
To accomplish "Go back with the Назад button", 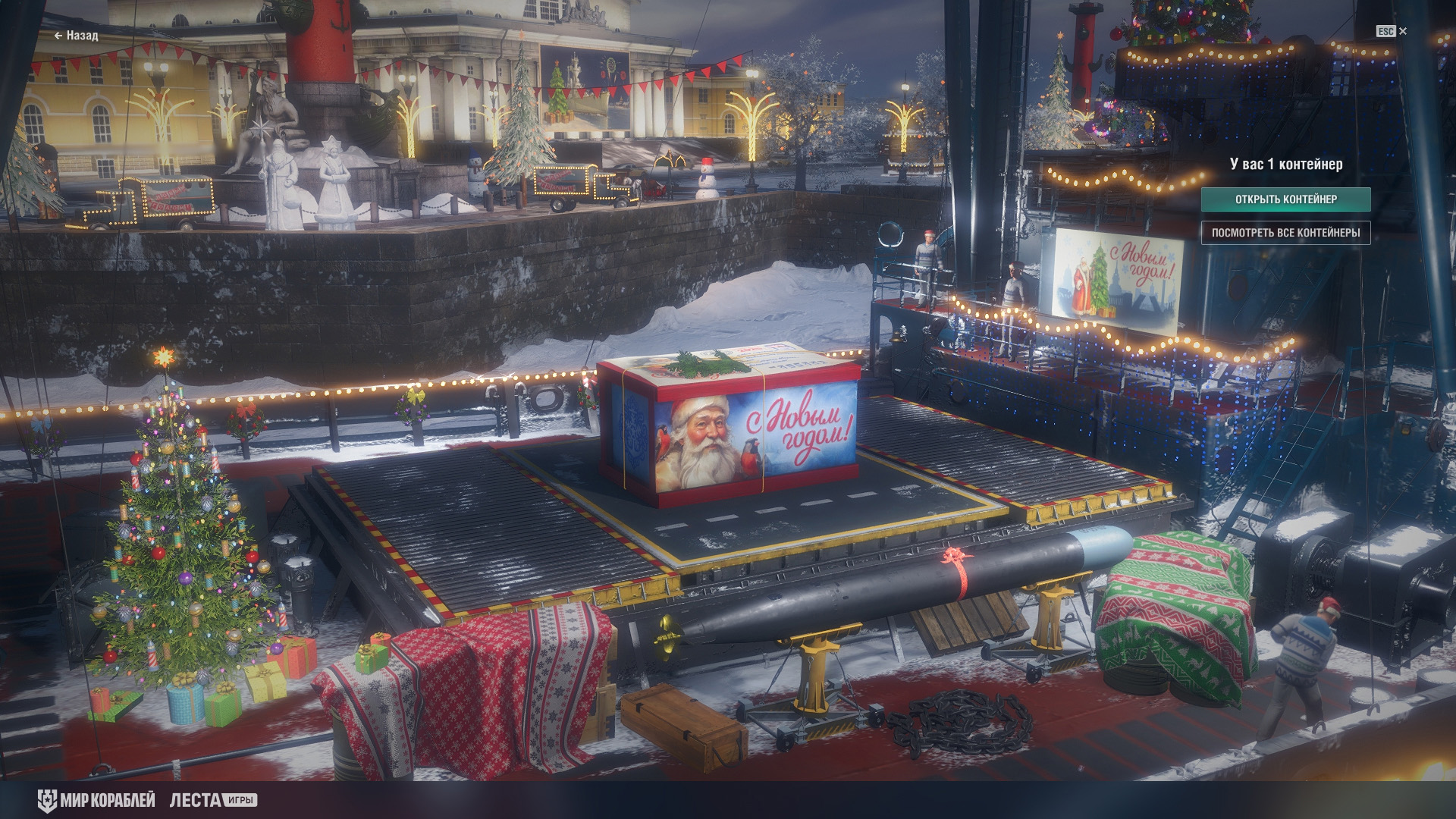I will [76, 35].
